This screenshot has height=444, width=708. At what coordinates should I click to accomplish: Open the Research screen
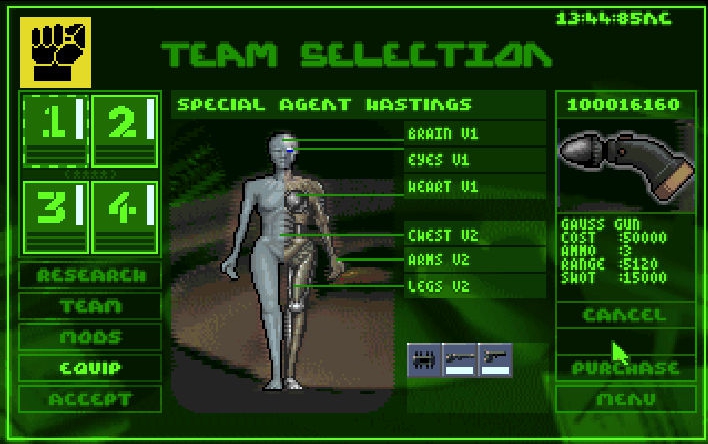(x=90, y=275)
